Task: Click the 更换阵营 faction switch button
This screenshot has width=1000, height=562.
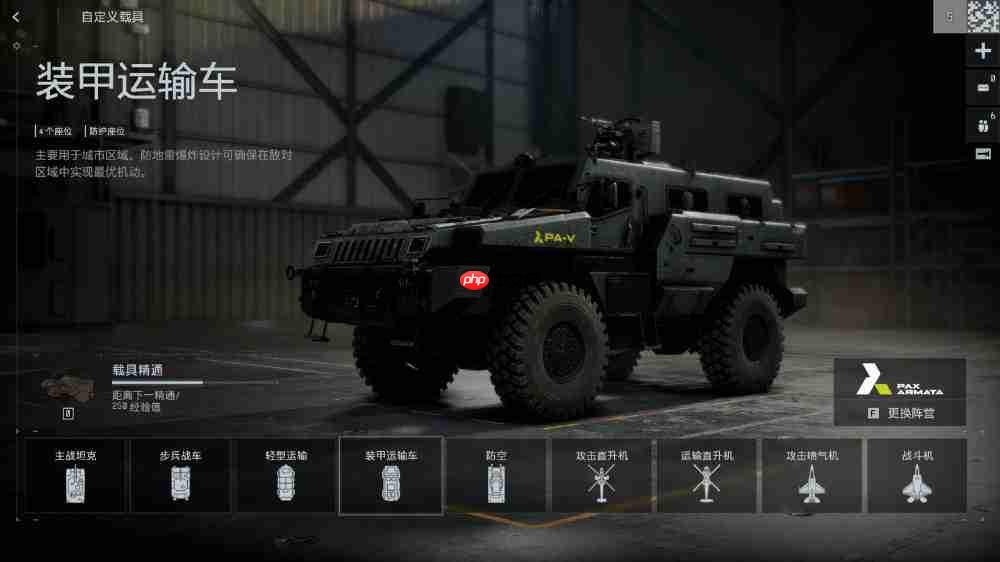Action: pyautogui.click(x=900, y=412)
